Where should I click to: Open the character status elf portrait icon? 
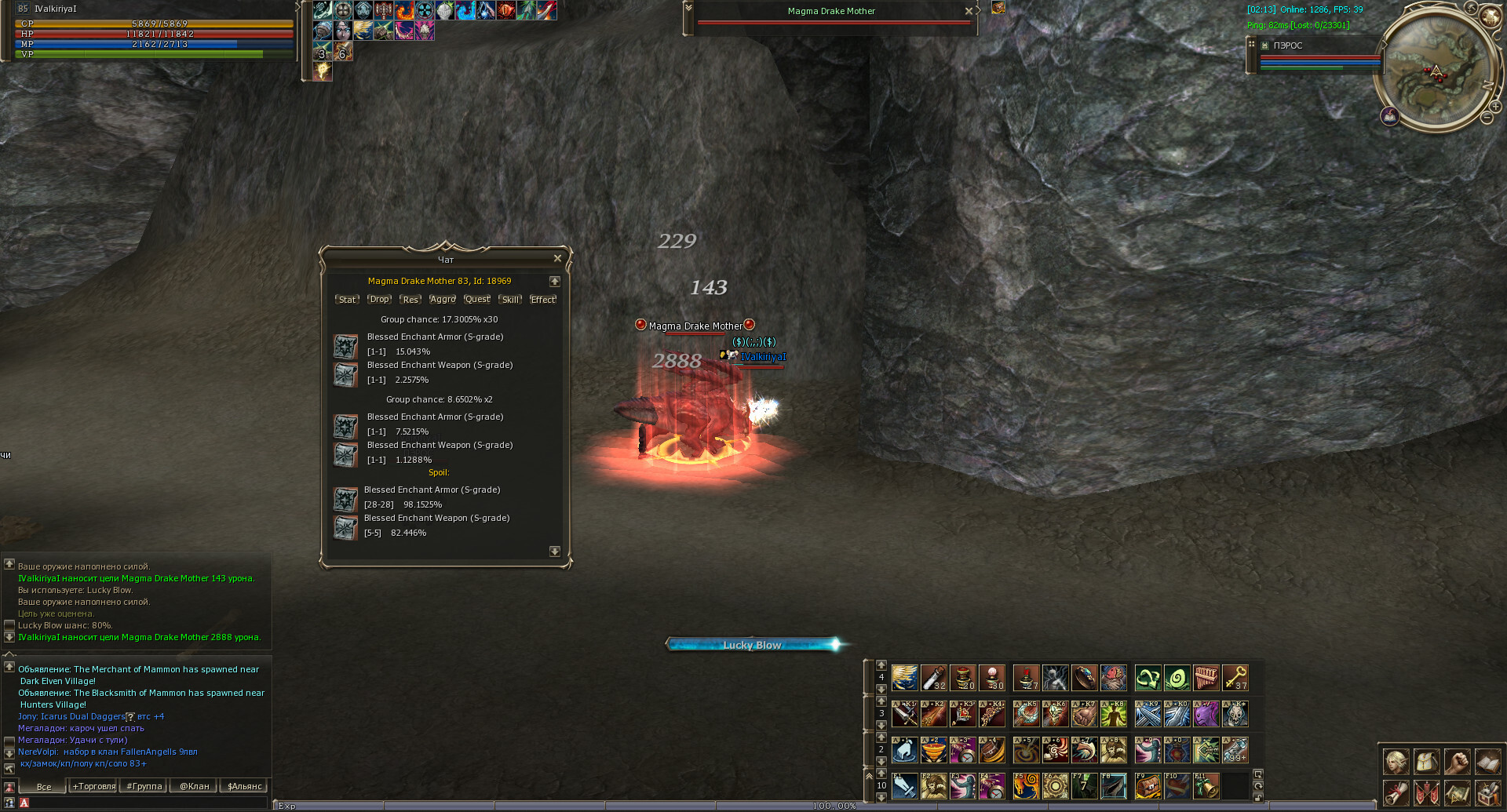pyautogui.click(x=1396, y=762)
